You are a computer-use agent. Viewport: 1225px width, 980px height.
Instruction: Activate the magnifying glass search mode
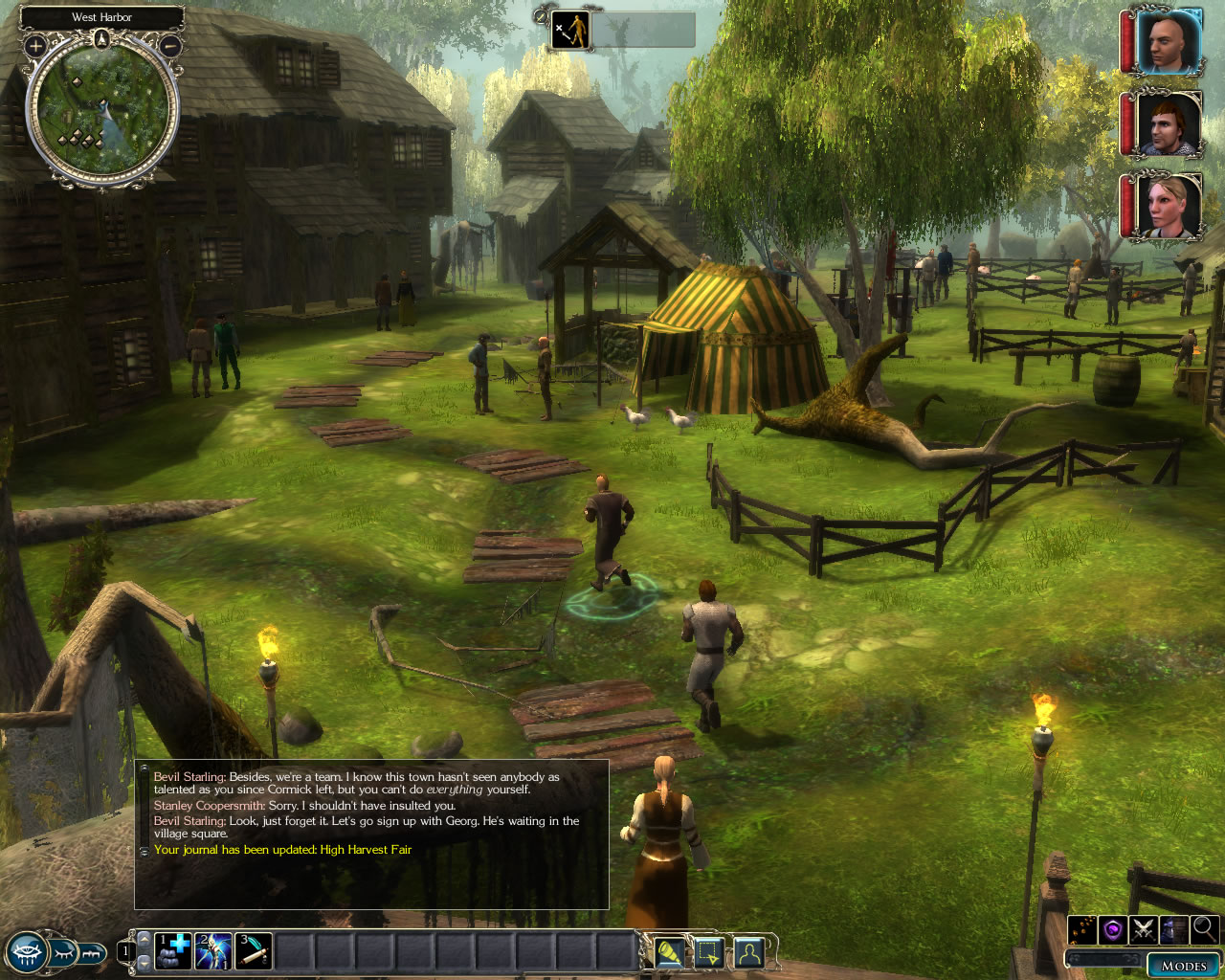(x=1204, y=928)
